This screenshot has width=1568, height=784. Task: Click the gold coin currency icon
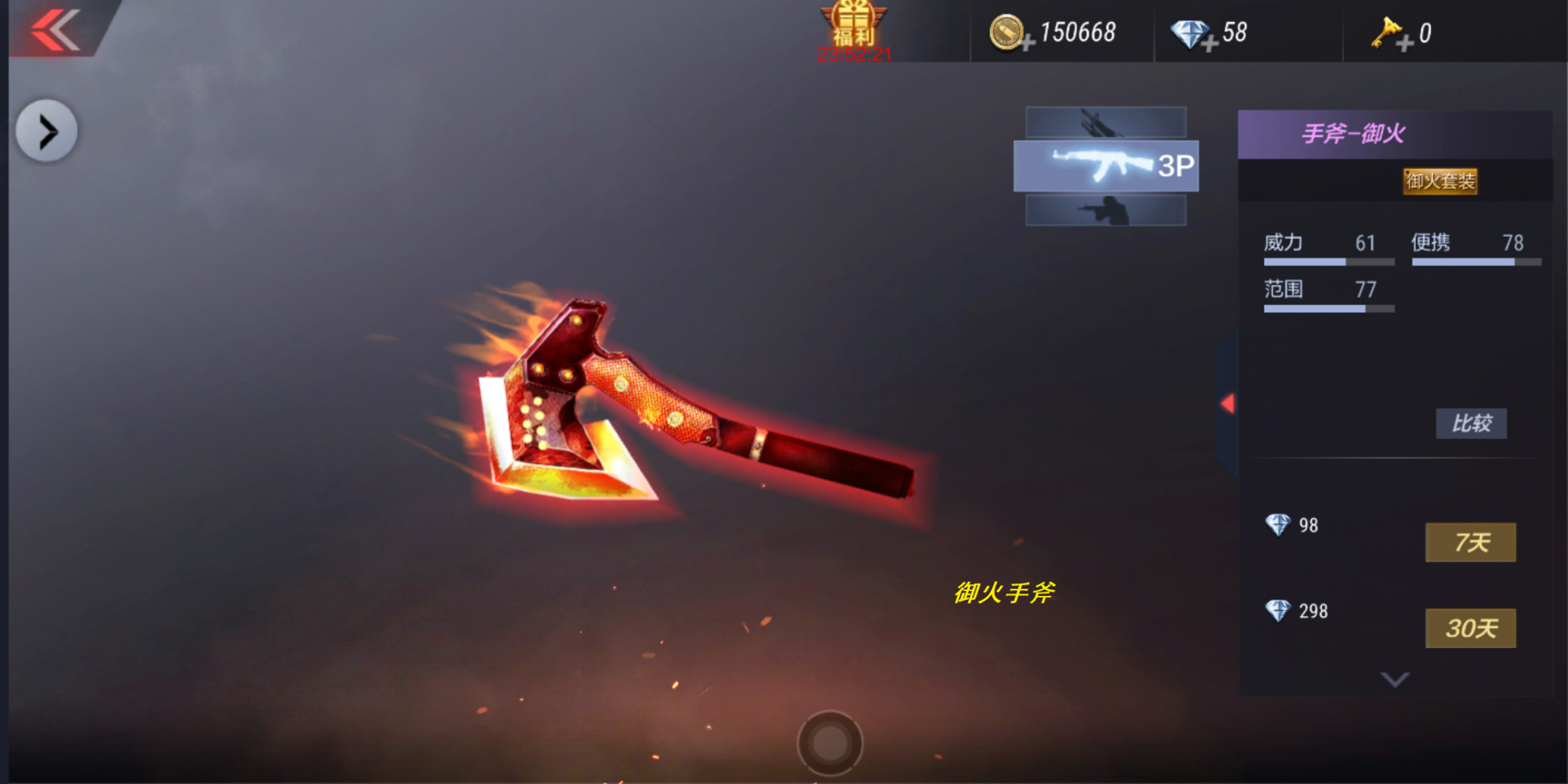1006,31
